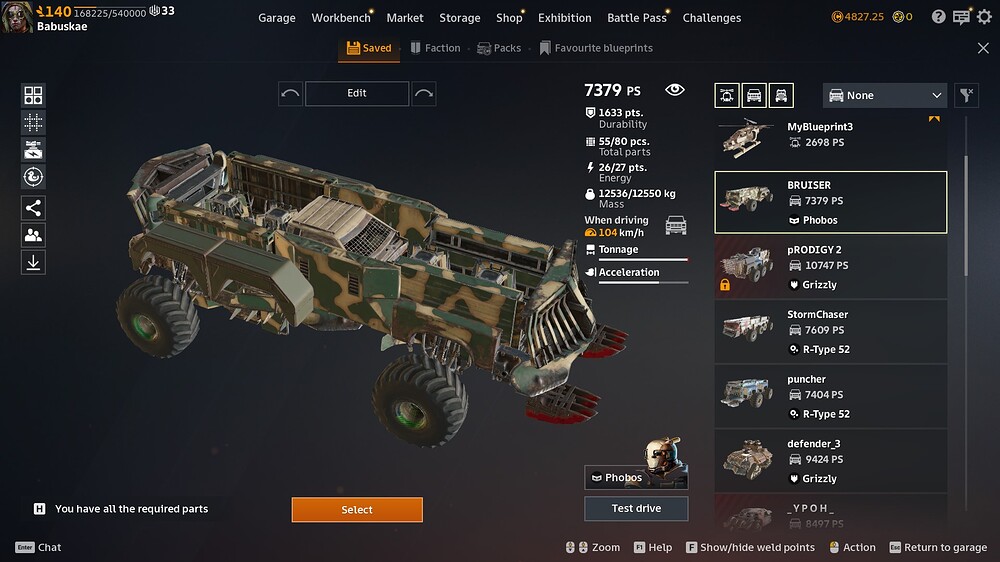Pick the StormChaser blueprint row
Viewport: 1000px width, 562px height.
pos(830,331)
